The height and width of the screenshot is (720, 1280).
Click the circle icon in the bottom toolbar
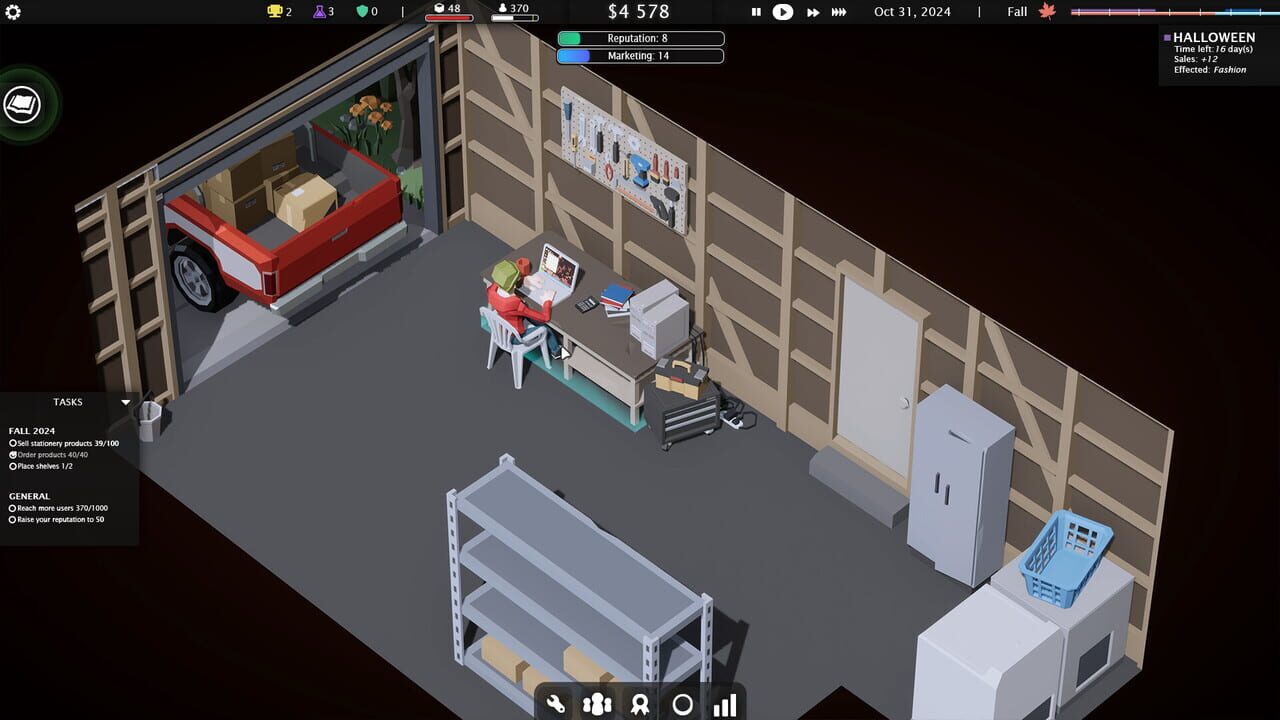coord(682,704)
